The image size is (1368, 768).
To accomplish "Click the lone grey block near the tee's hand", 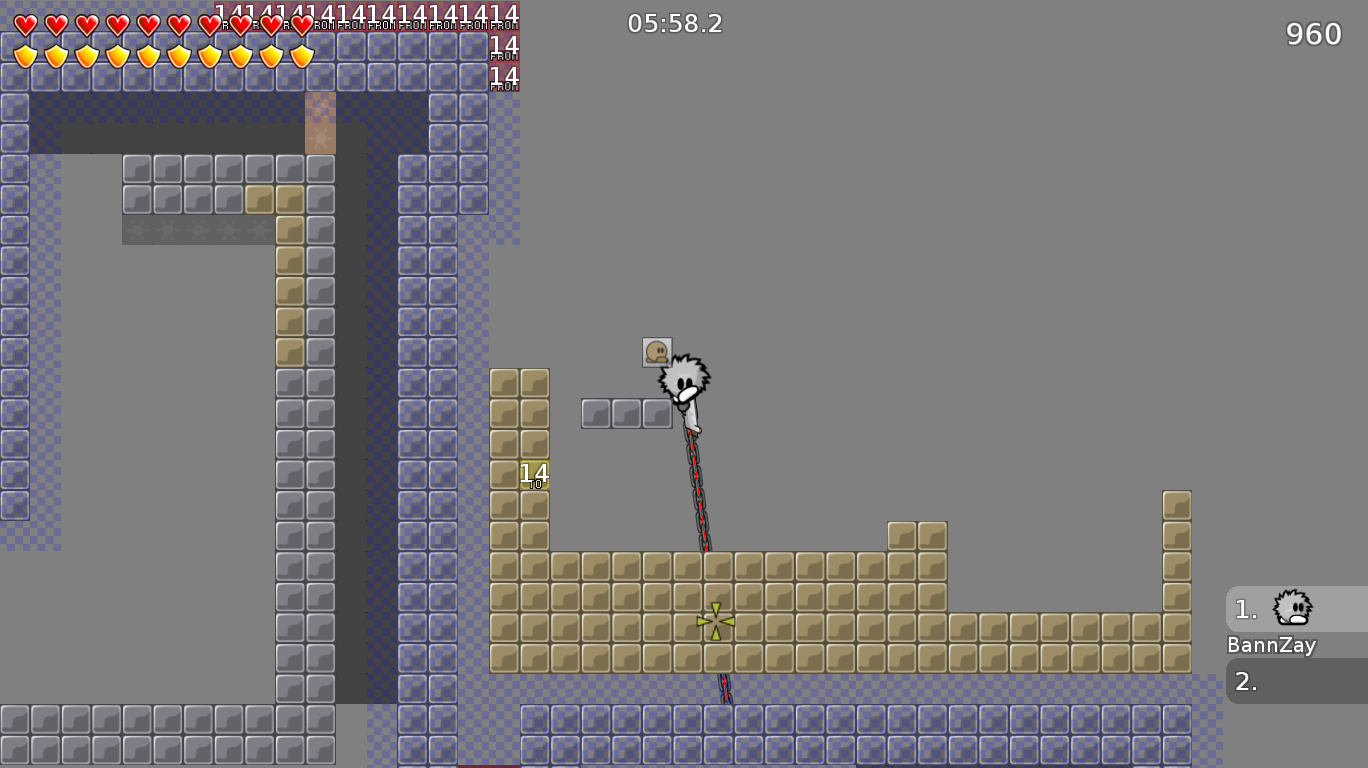I will coord(657,411).
